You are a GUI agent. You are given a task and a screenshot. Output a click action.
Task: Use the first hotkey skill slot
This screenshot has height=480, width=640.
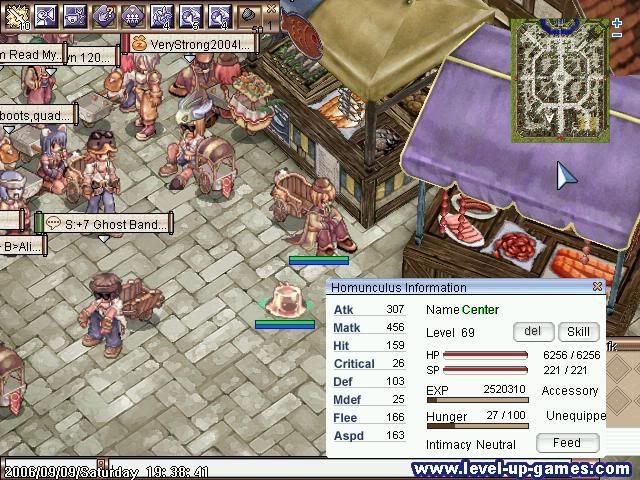point(17,15)
